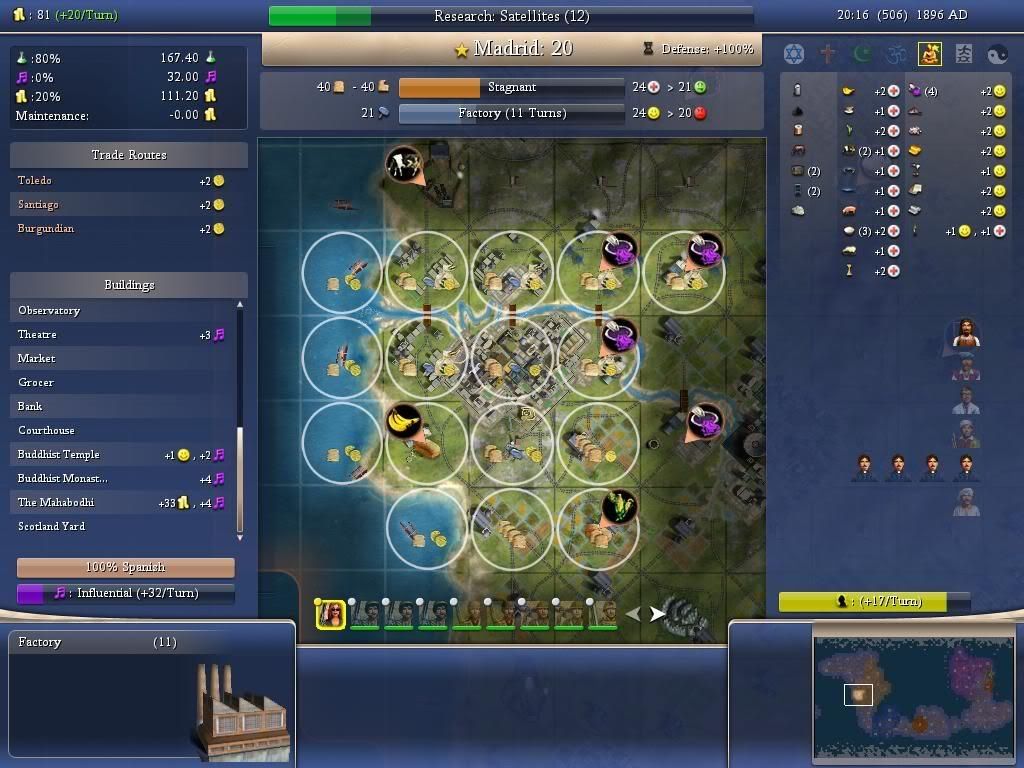
Task: Open the Satellites research bar
Action: pos(511,16)
